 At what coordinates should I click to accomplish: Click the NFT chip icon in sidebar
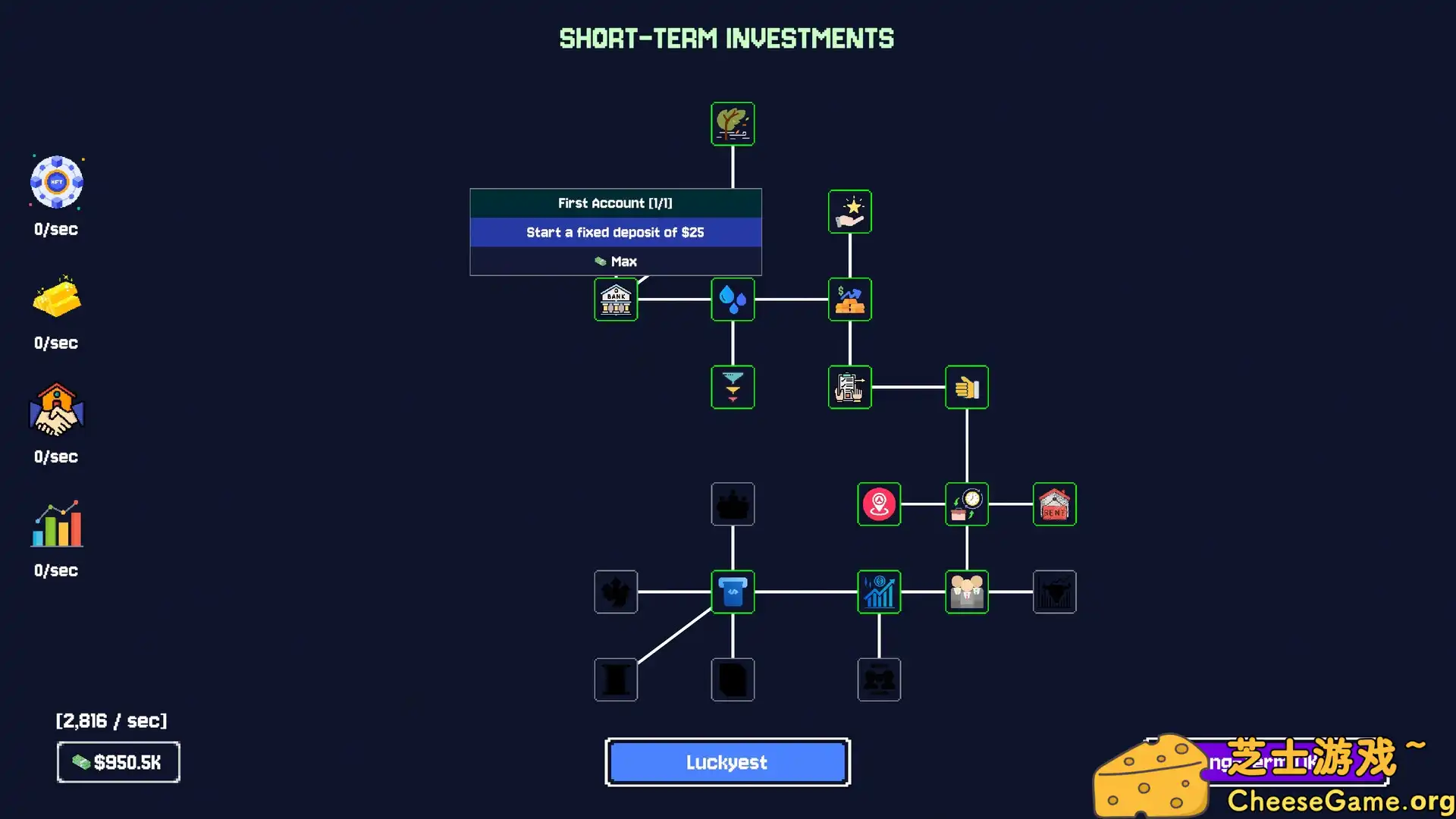tap(56, 182)
